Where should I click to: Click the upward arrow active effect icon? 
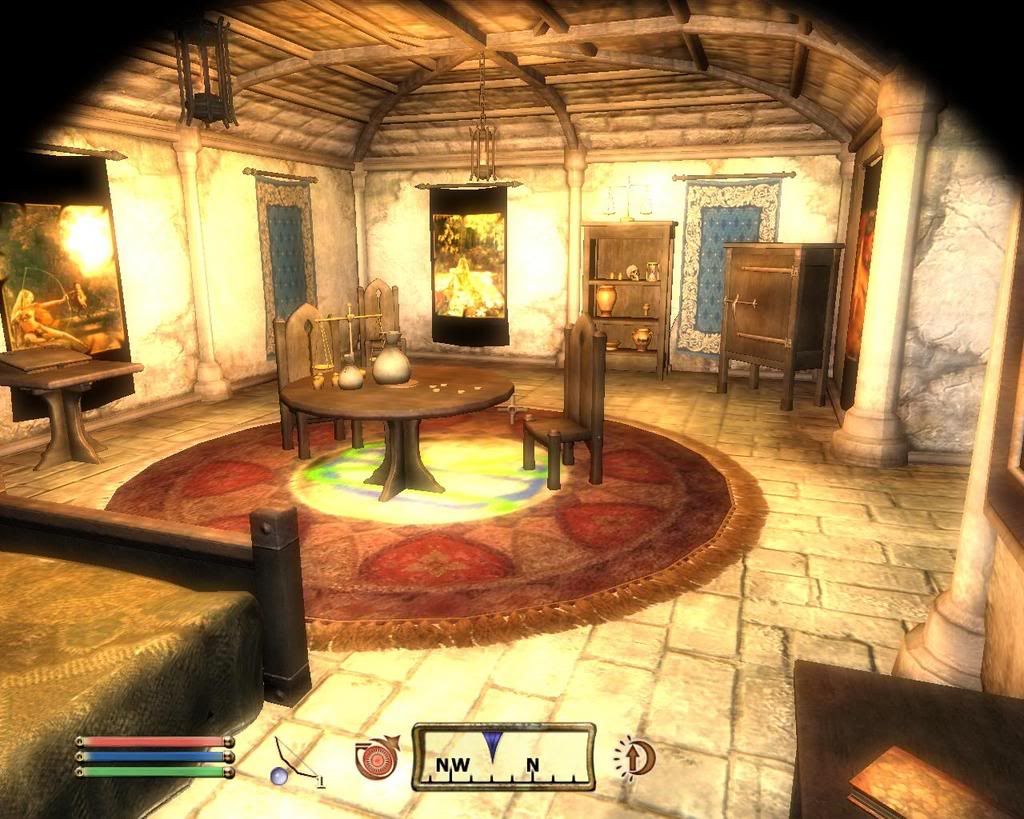(634, 757)
